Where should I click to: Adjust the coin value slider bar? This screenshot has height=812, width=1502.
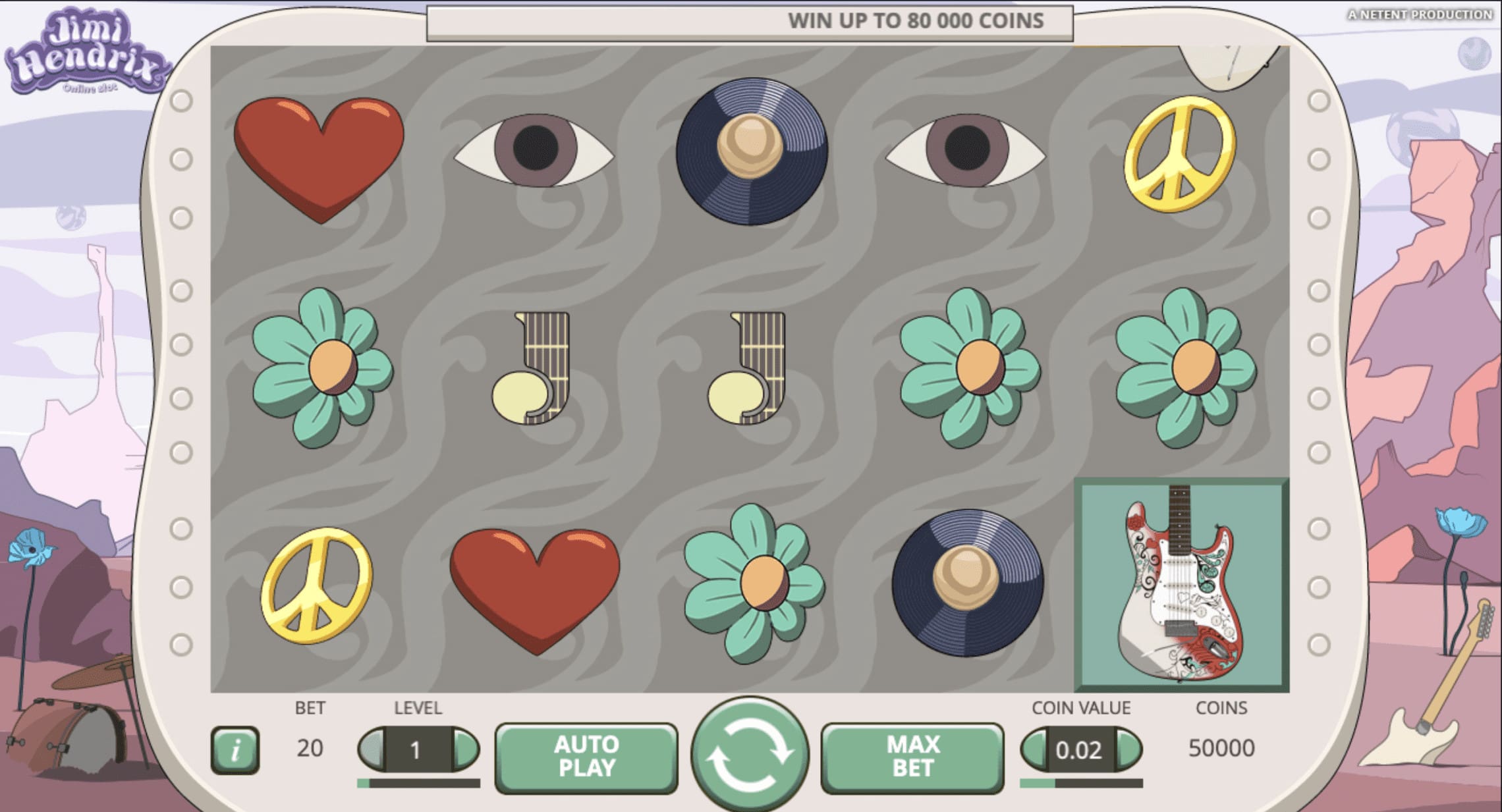(1081, 783)
